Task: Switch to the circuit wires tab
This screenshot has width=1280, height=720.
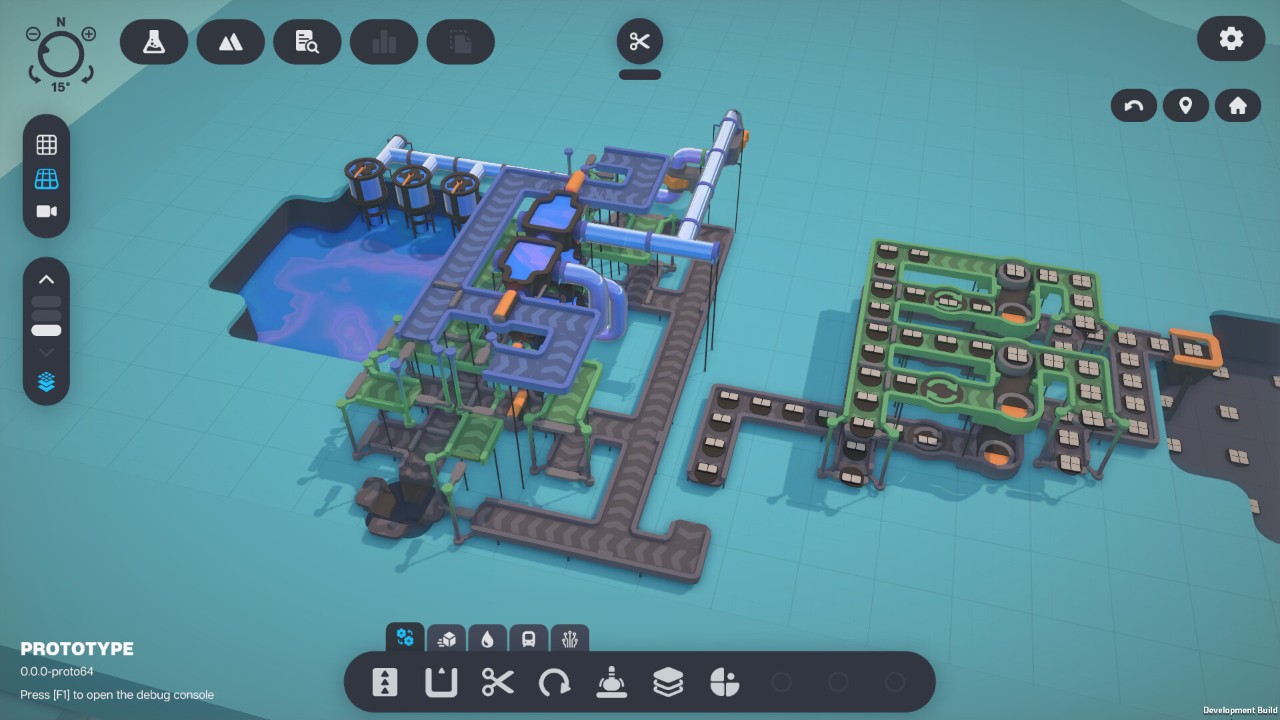Action: (x=570, y=639)
